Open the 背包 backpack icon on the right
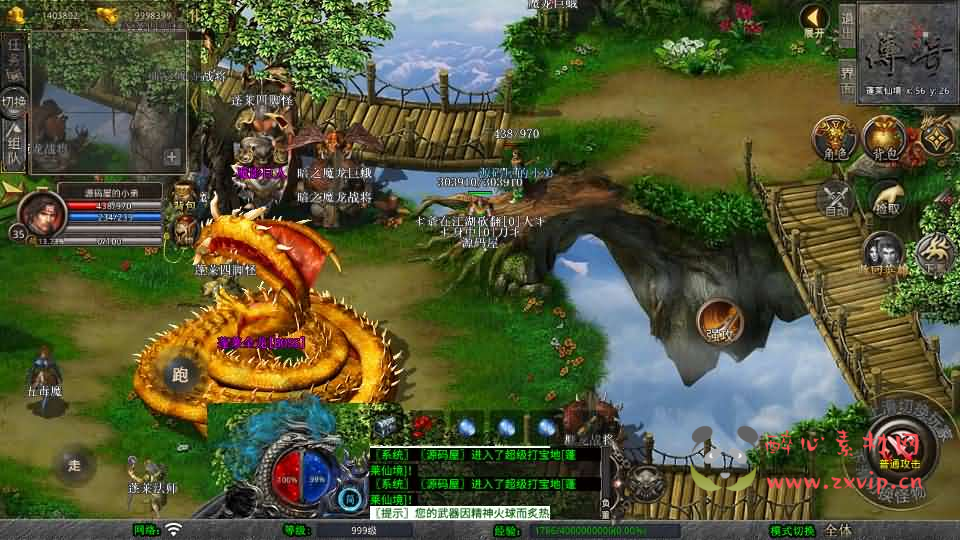The width and height of the screenshot is (960, 540). [884, 137]
